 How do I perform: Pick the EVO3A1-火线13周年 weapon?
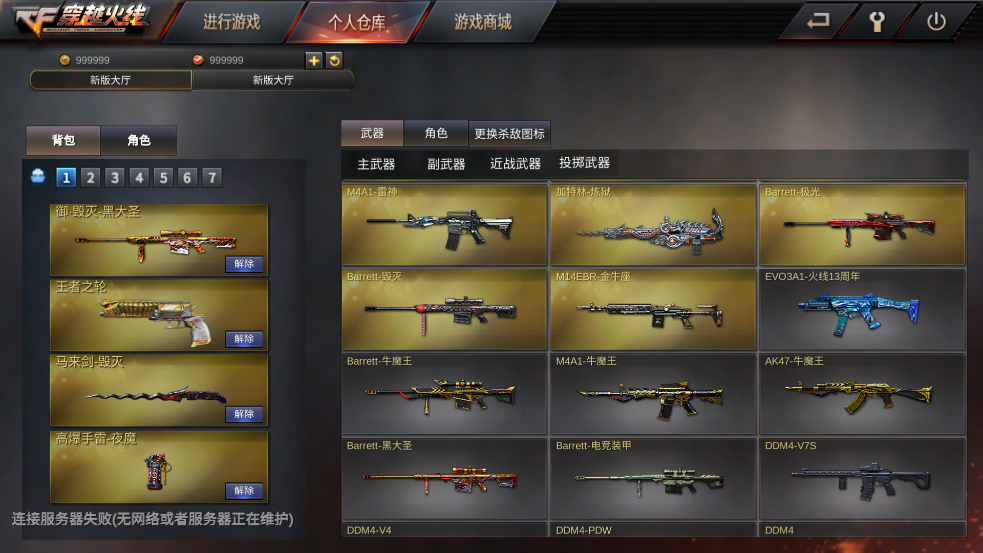(862, 308)
